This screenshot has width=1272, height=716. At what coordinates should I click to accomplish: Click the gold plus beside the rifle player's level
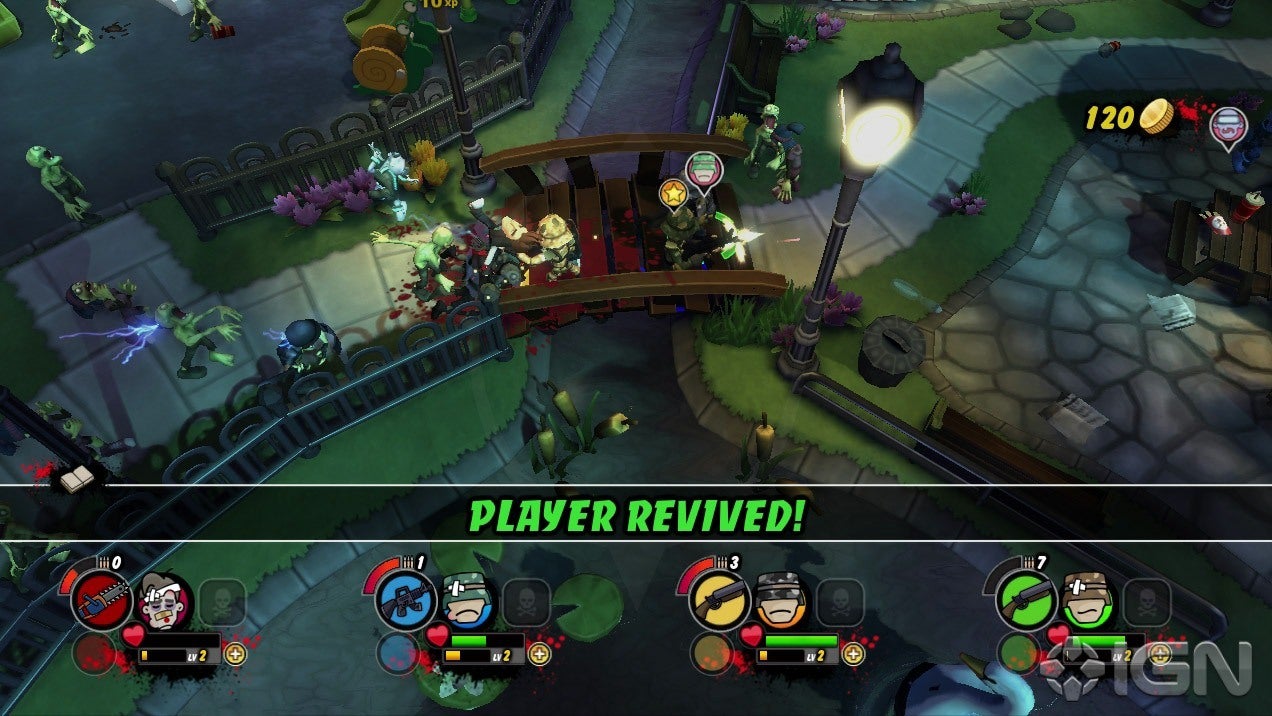click(539, 654)
